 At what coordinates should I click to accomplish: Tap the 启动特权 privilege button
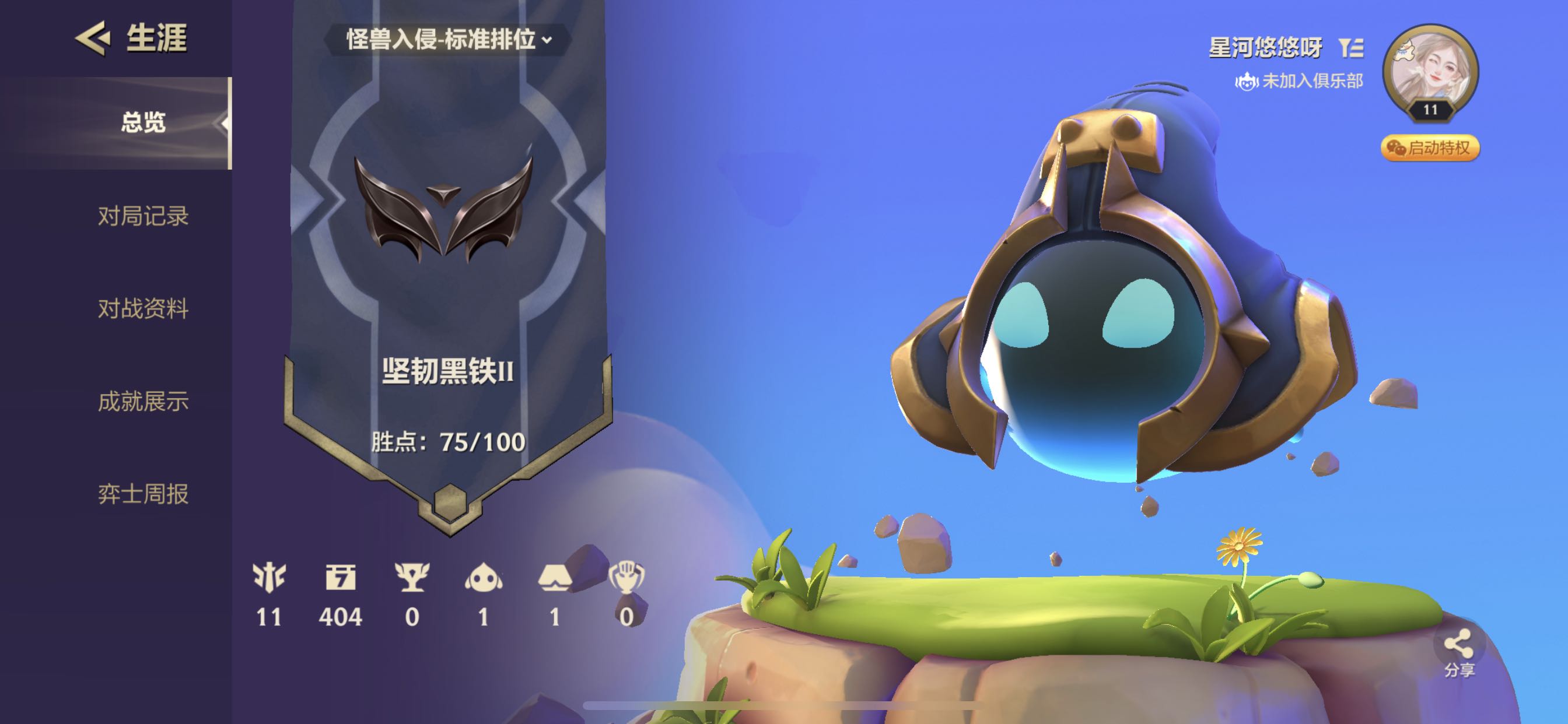pyautogui.click(x=1429, y=148)
